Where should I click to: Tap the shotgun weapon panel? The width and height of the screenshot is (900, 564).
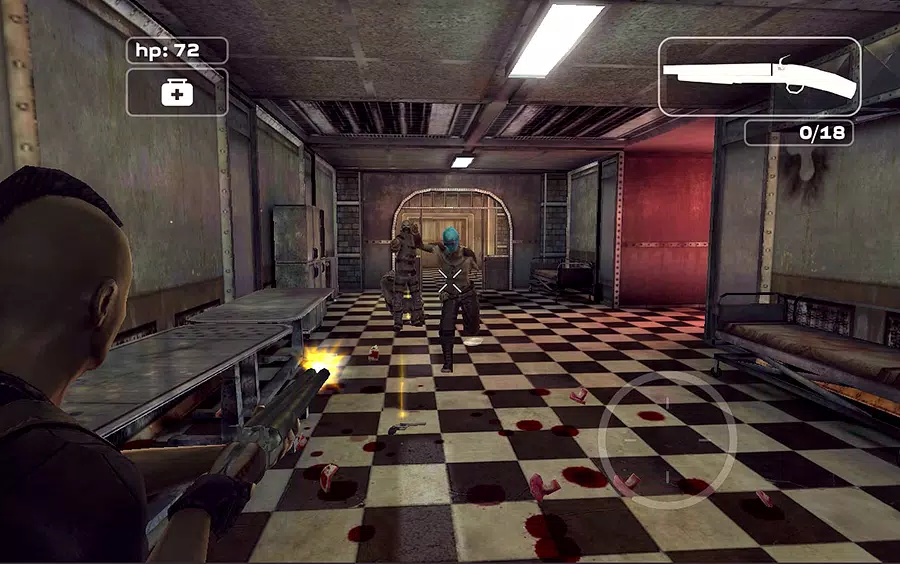coord(760,77)
